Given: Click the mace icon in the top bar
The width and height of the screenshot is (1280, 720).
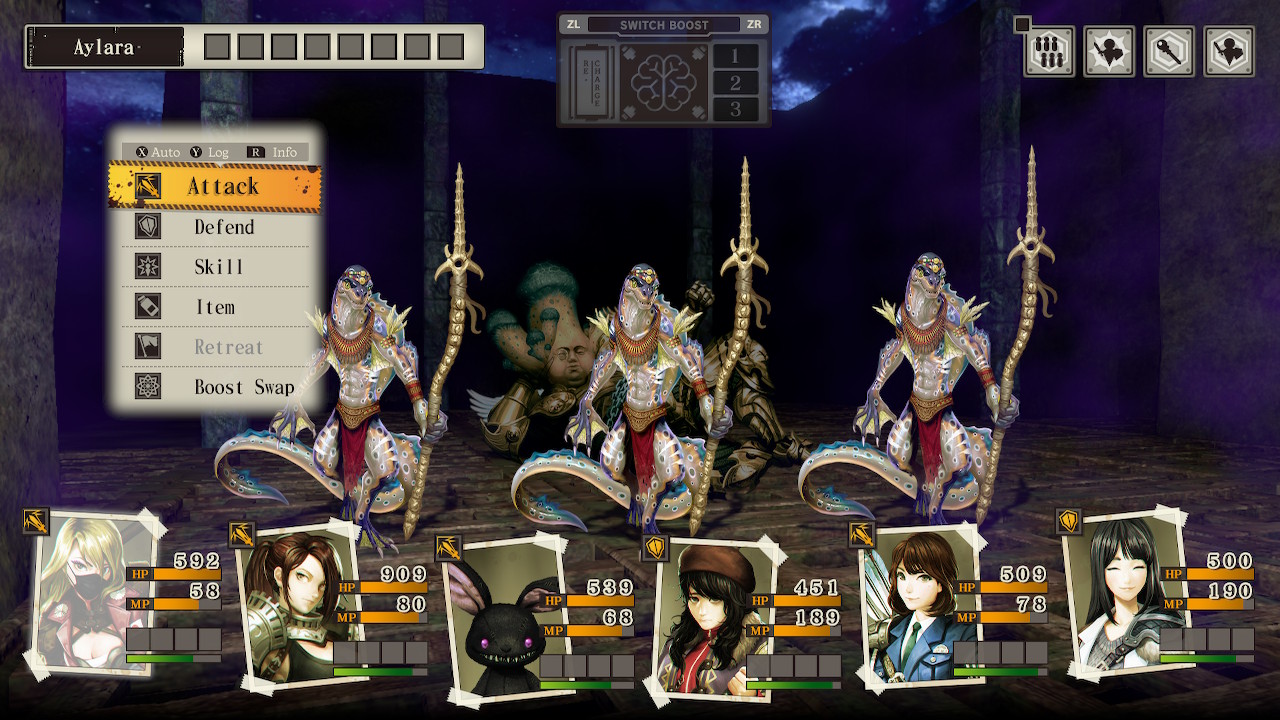Looking at the screenshot, I should 1169,52.
